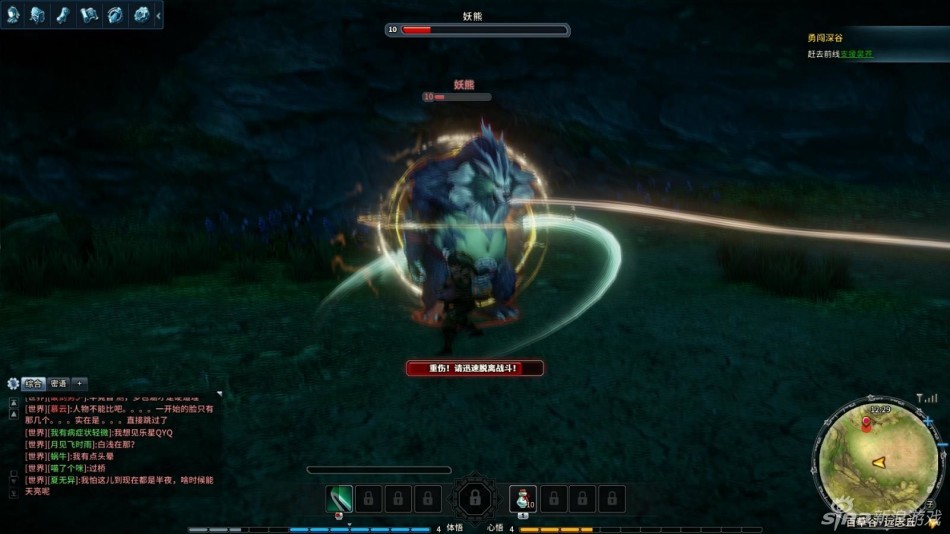Click the circular ring menu icon
This screenshot has width=950, height=534.
(x=115, y=14)
